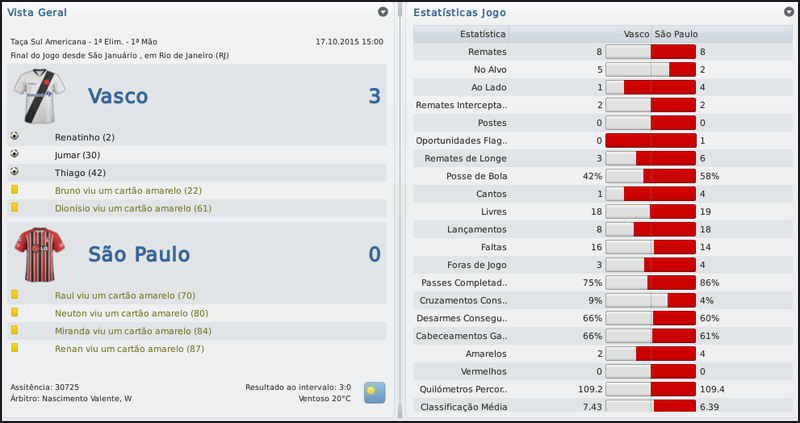Select Miranda's yellow card event
The width and height of the screenshot is (800, 423).
133,331
